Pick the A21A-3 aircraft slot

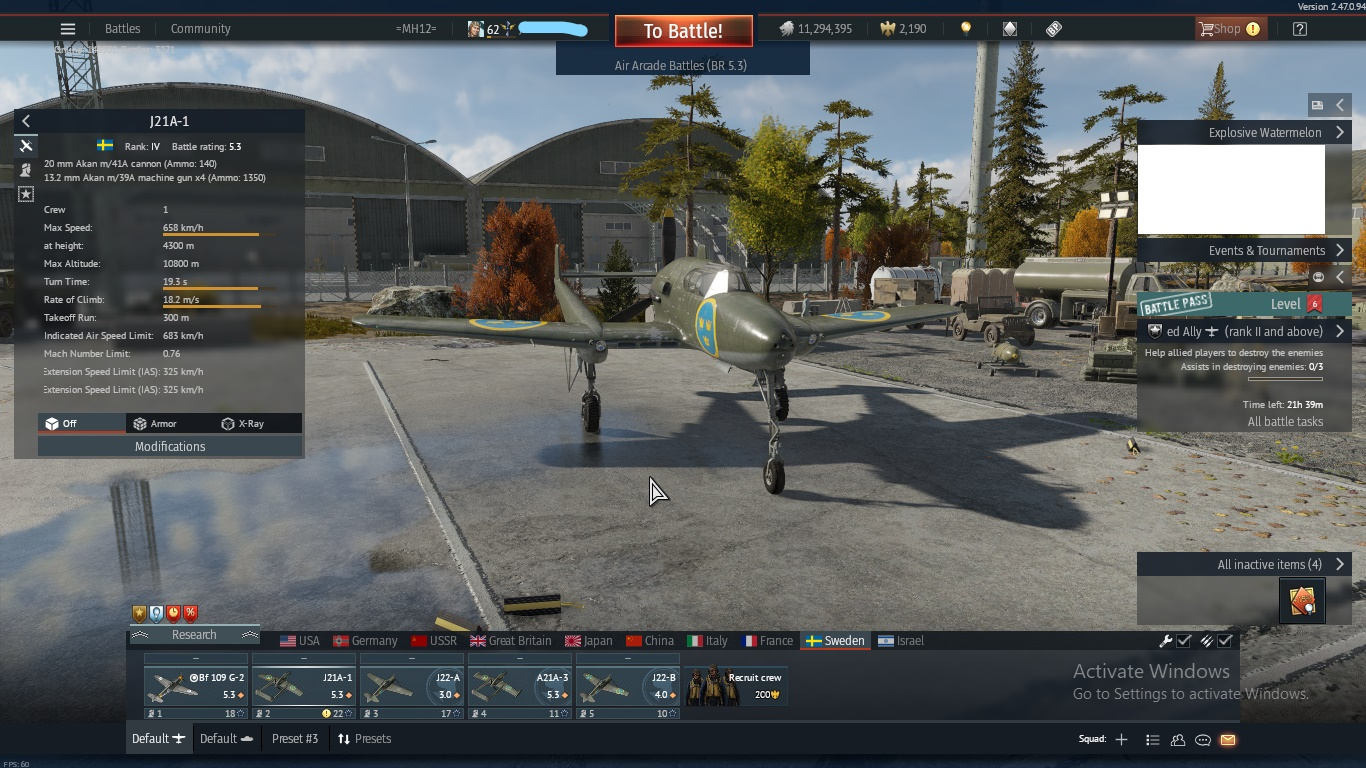pos(519,687)
